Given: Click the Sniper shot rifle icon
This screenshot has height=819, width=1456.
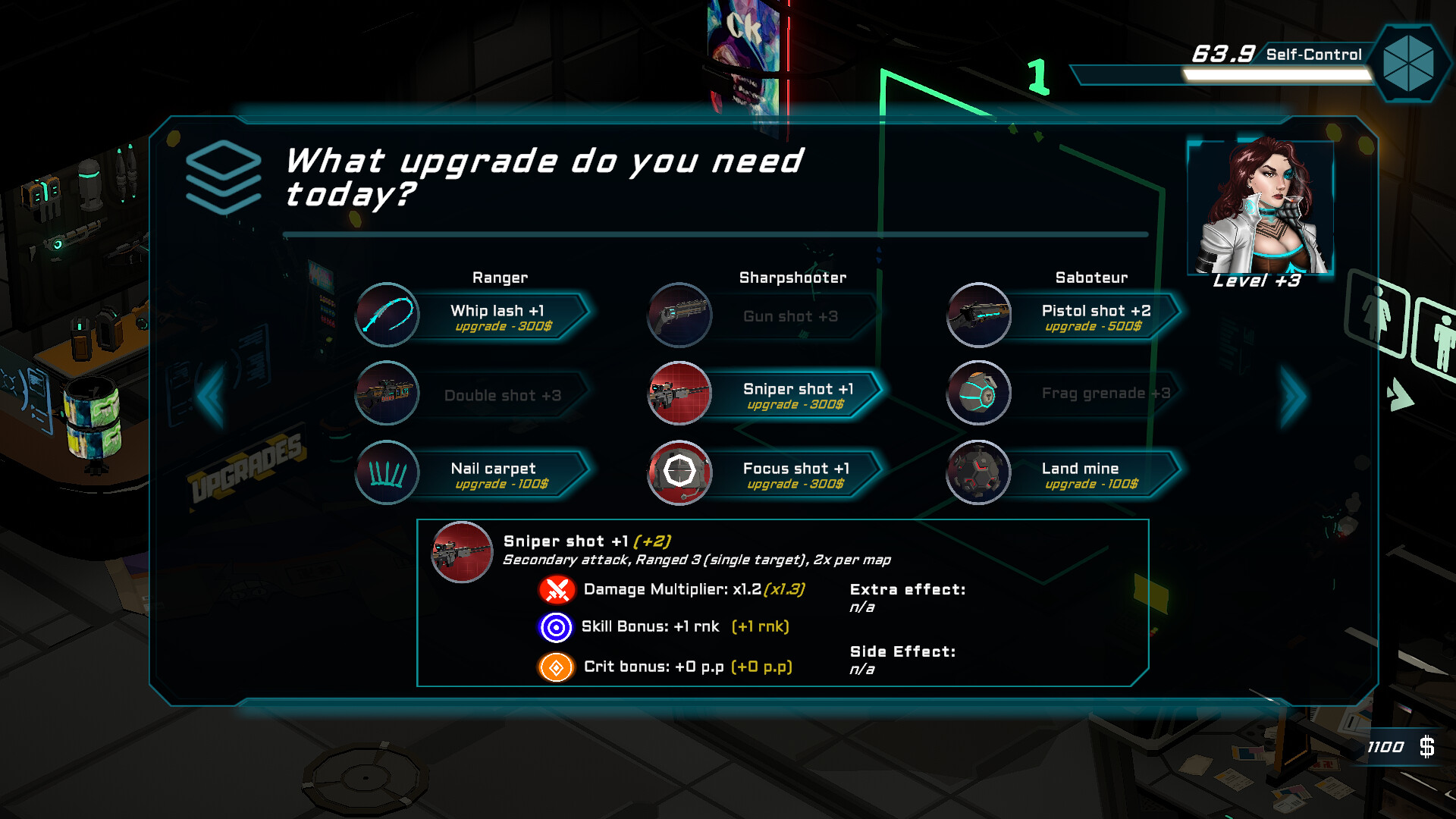Looking at the screenshot, I should [x=679, y=394].
